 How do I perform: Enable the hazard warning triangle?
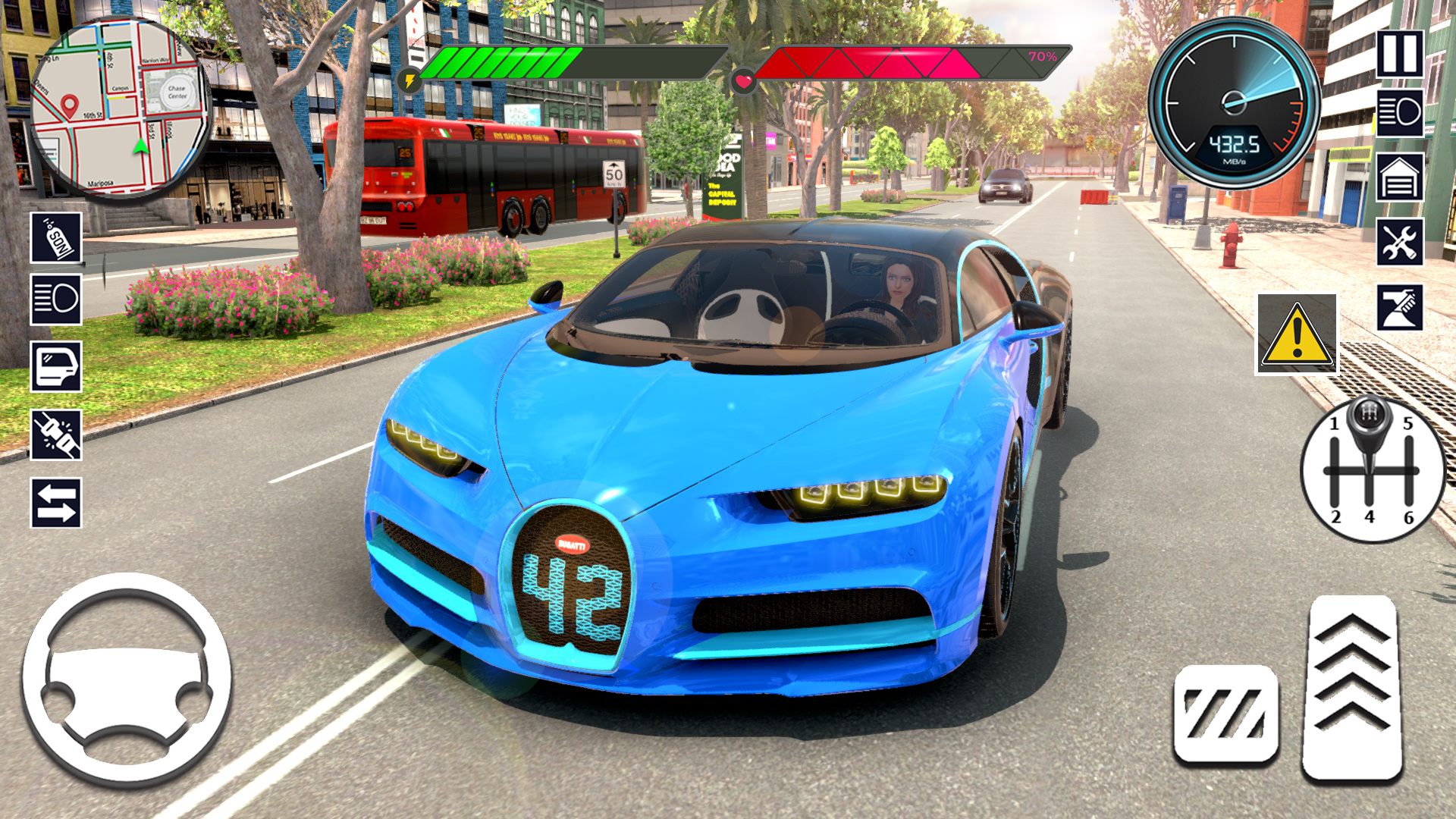click(1298, 334)
